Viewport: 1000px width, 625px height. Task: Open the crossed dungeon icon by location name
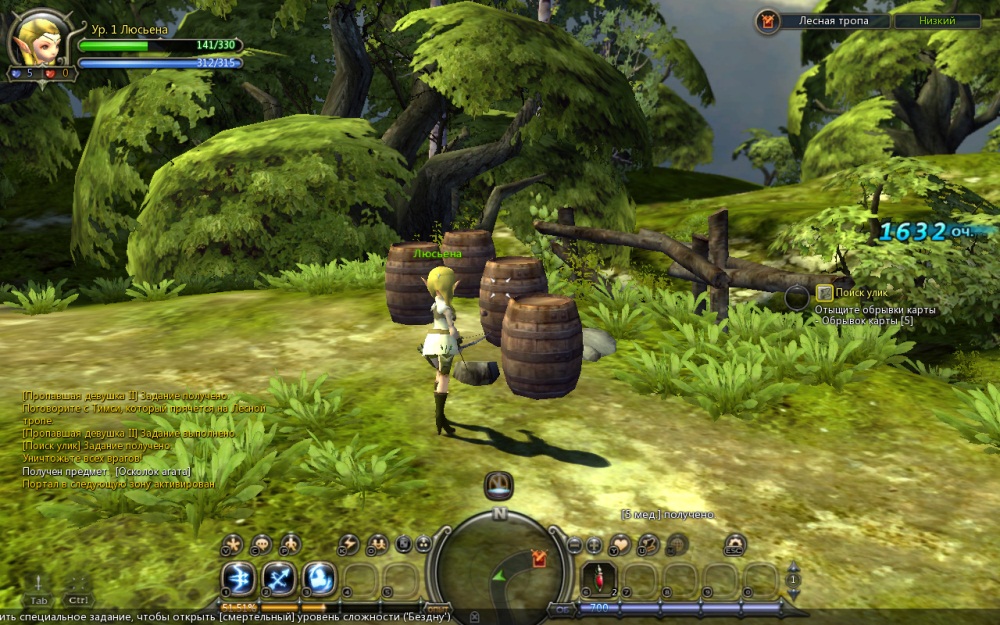pyautogui.click(x=768, y=20)
